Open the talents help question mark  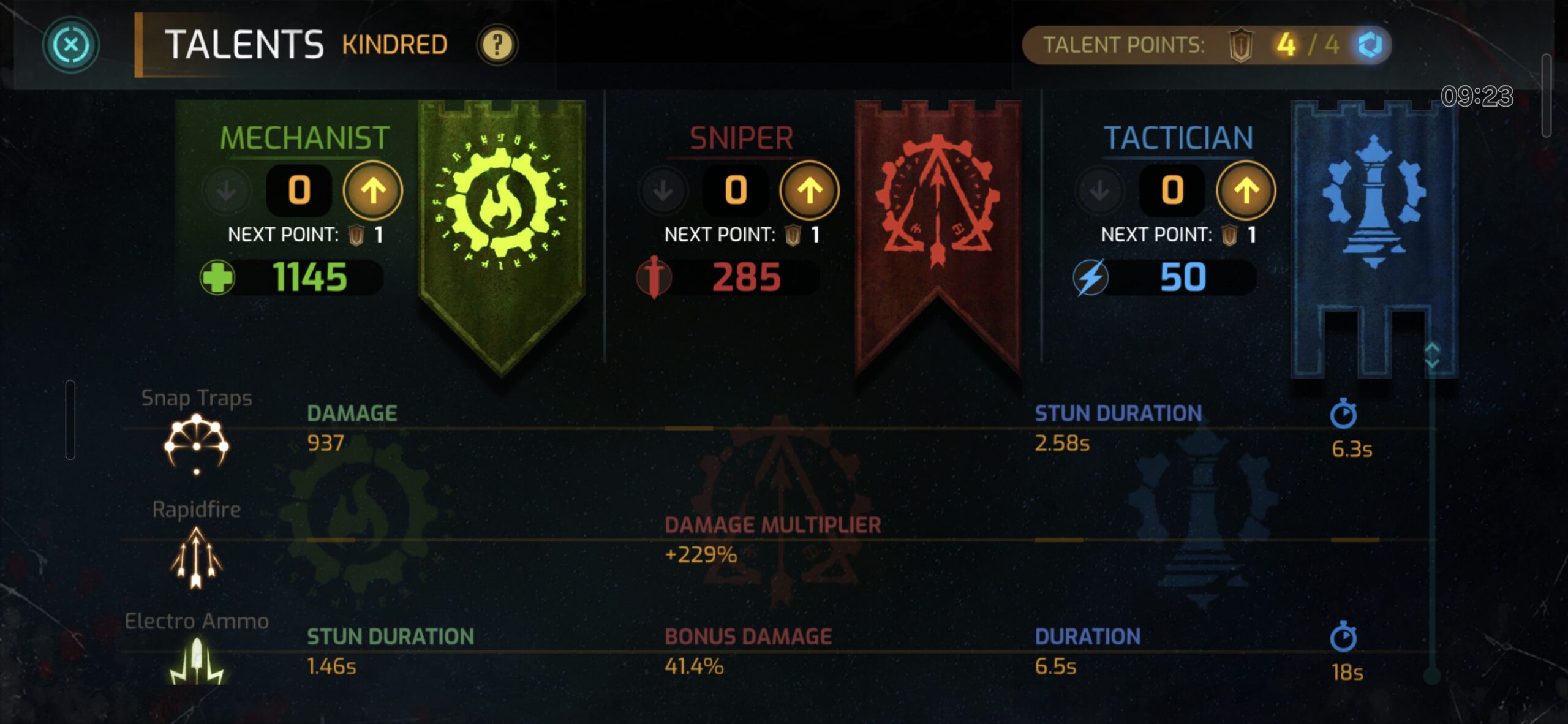(497, 45)
